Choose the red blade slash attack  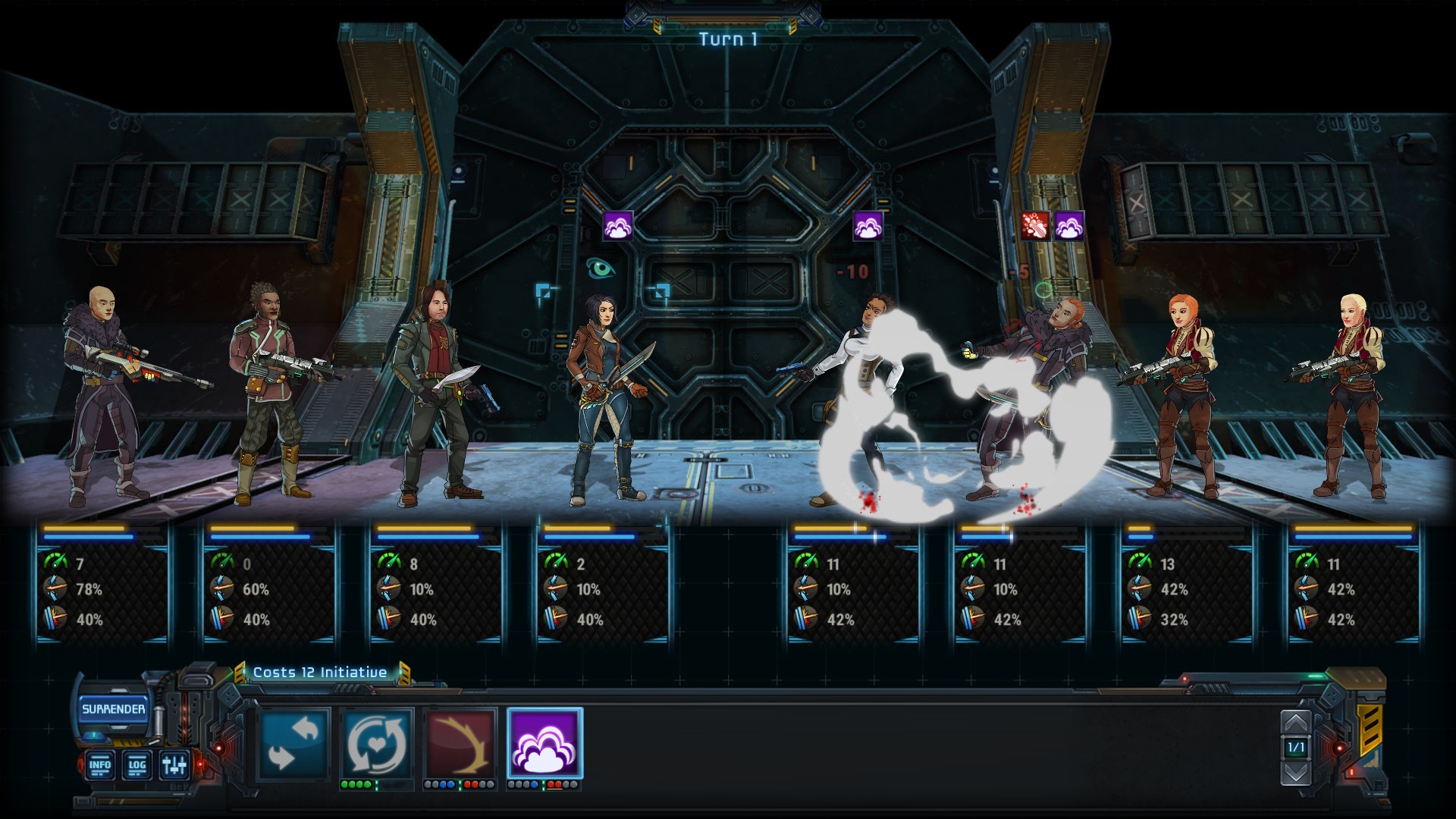pos(460,744)
